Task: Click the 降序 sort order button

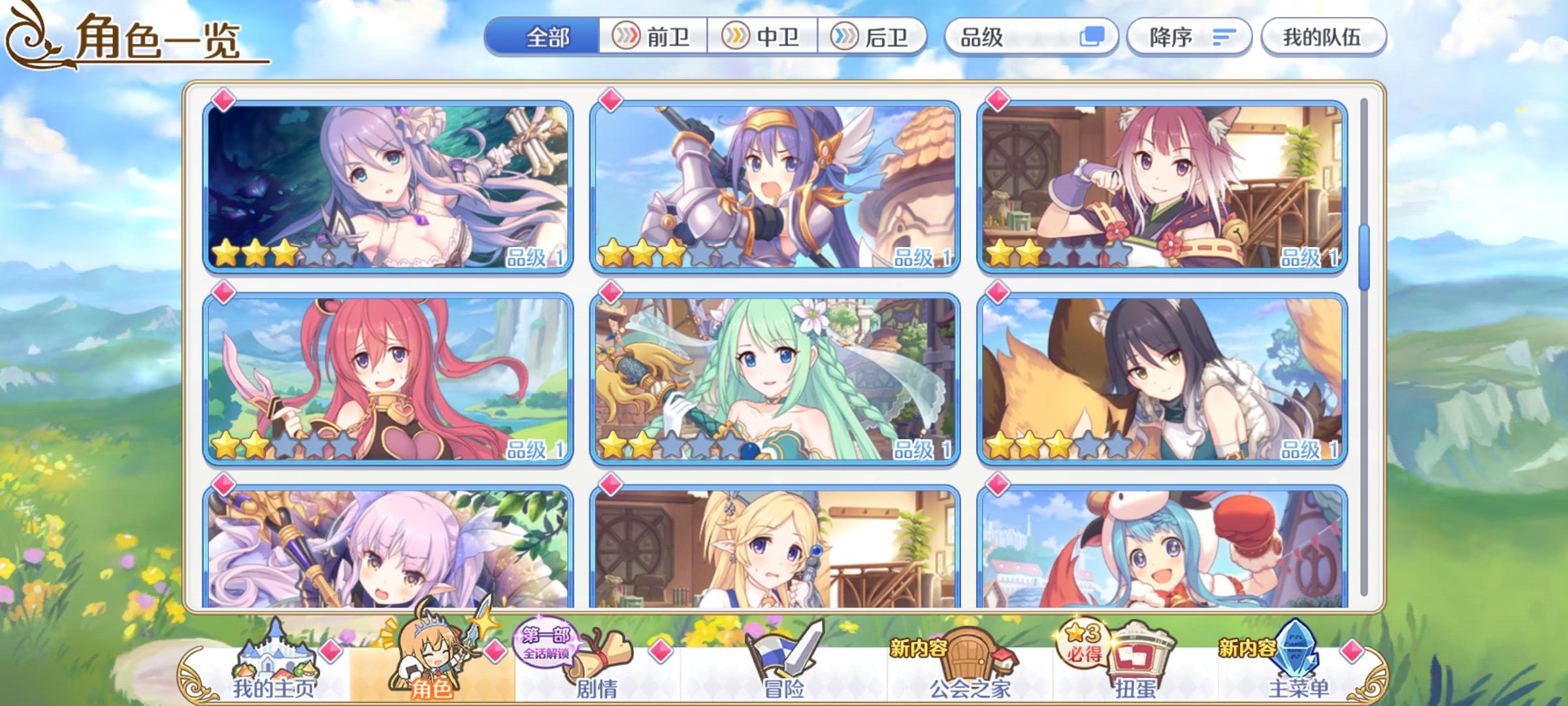Action: 1185,37
